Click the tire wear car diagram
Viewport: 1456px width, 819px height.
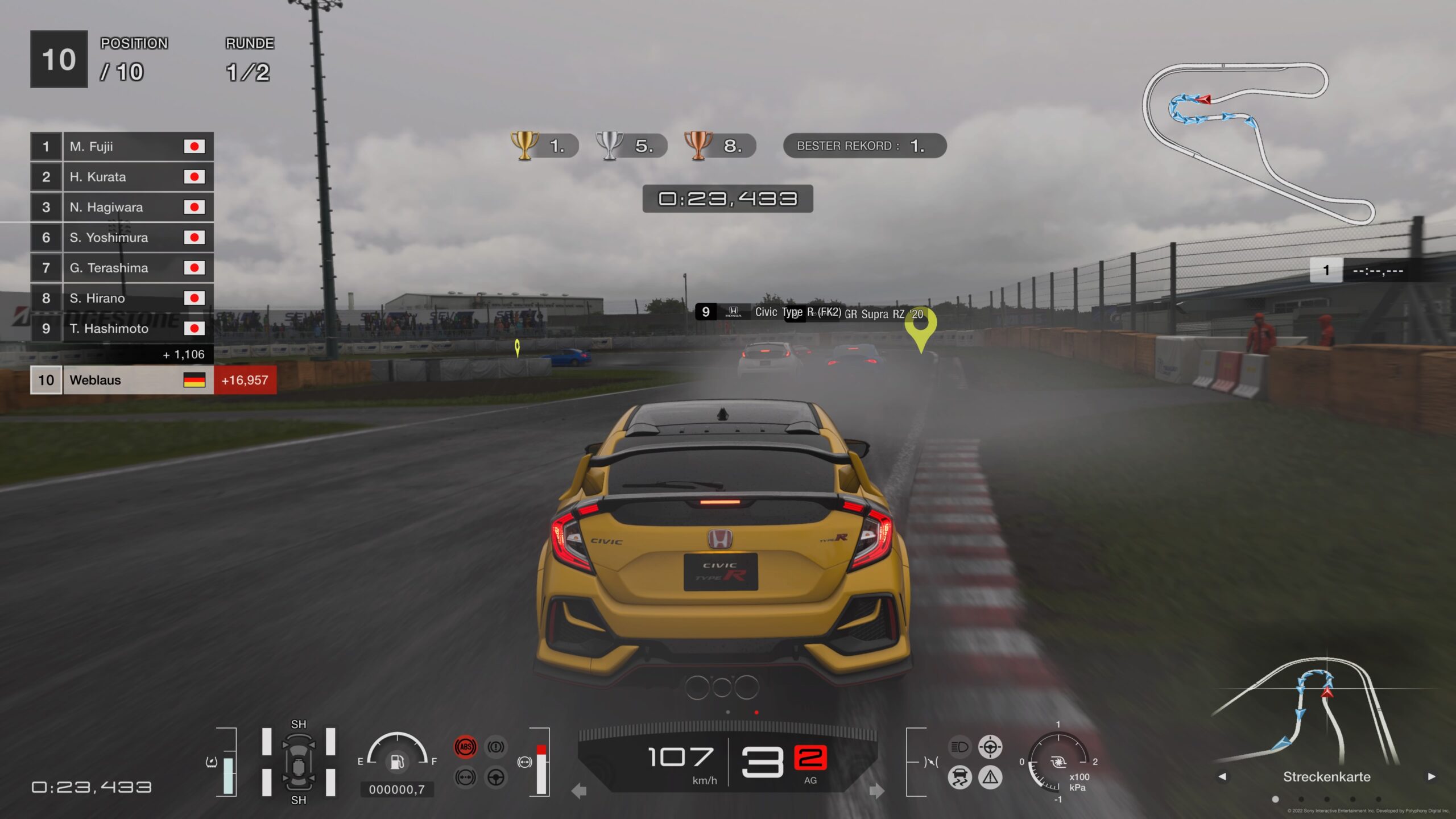(x=299, y=762)
